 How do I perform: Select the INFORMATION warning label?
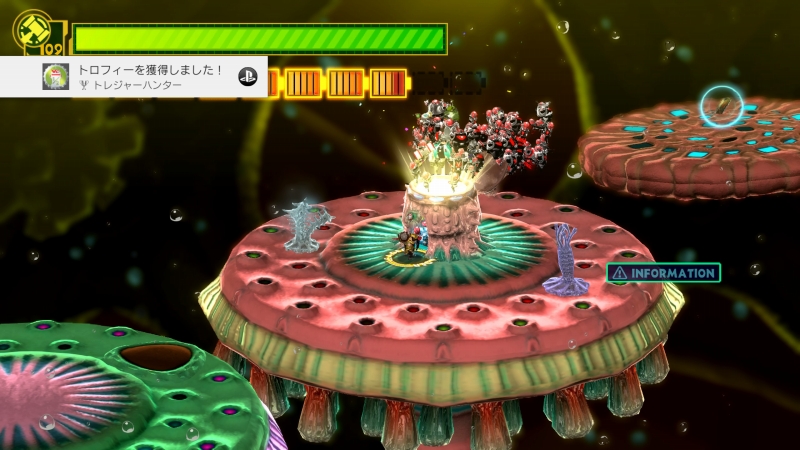coord(663,272)
